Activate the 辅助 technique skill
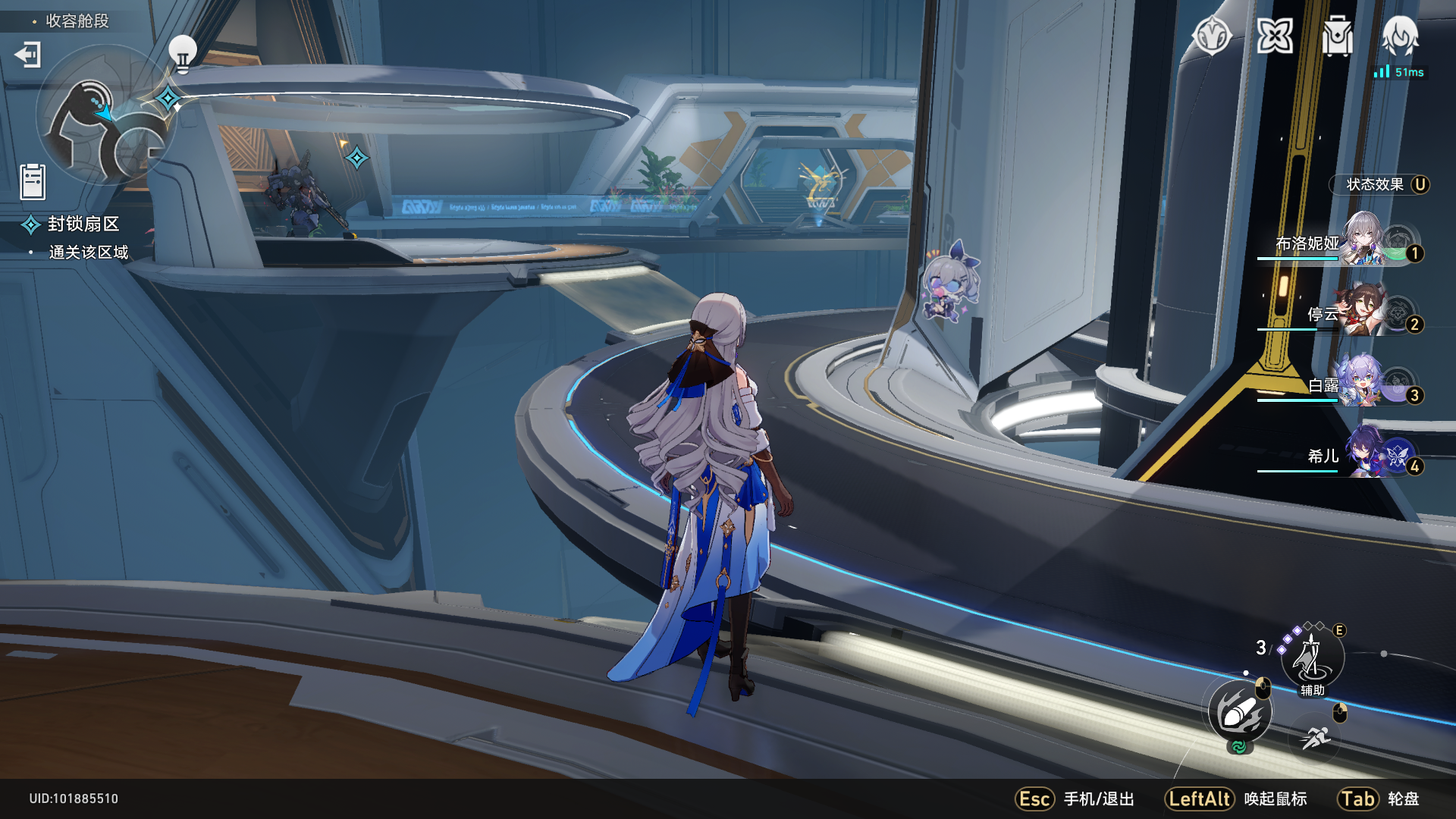 [x=1313, y=657]
